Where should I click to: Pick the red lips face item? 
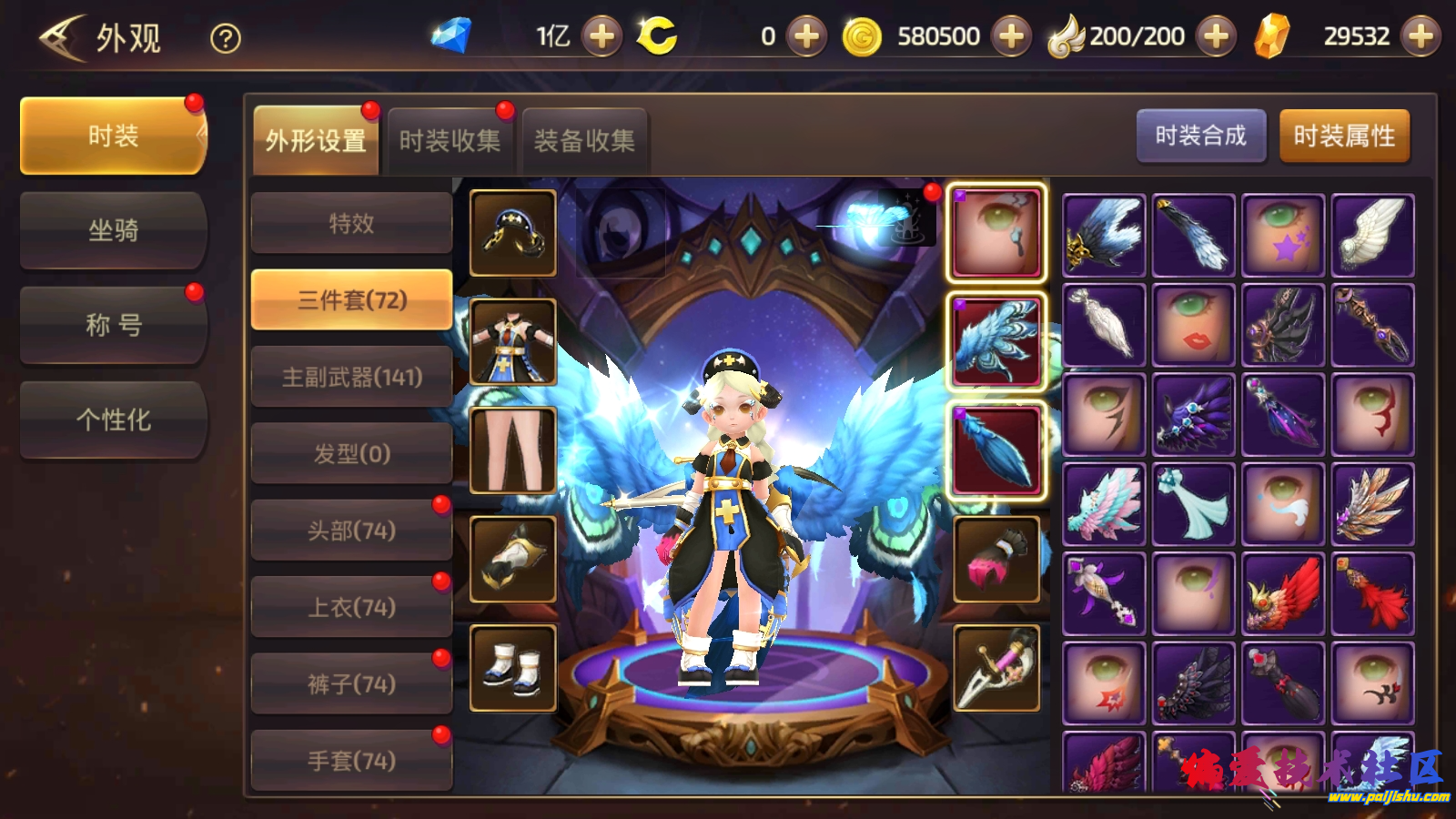(1193, 324)
